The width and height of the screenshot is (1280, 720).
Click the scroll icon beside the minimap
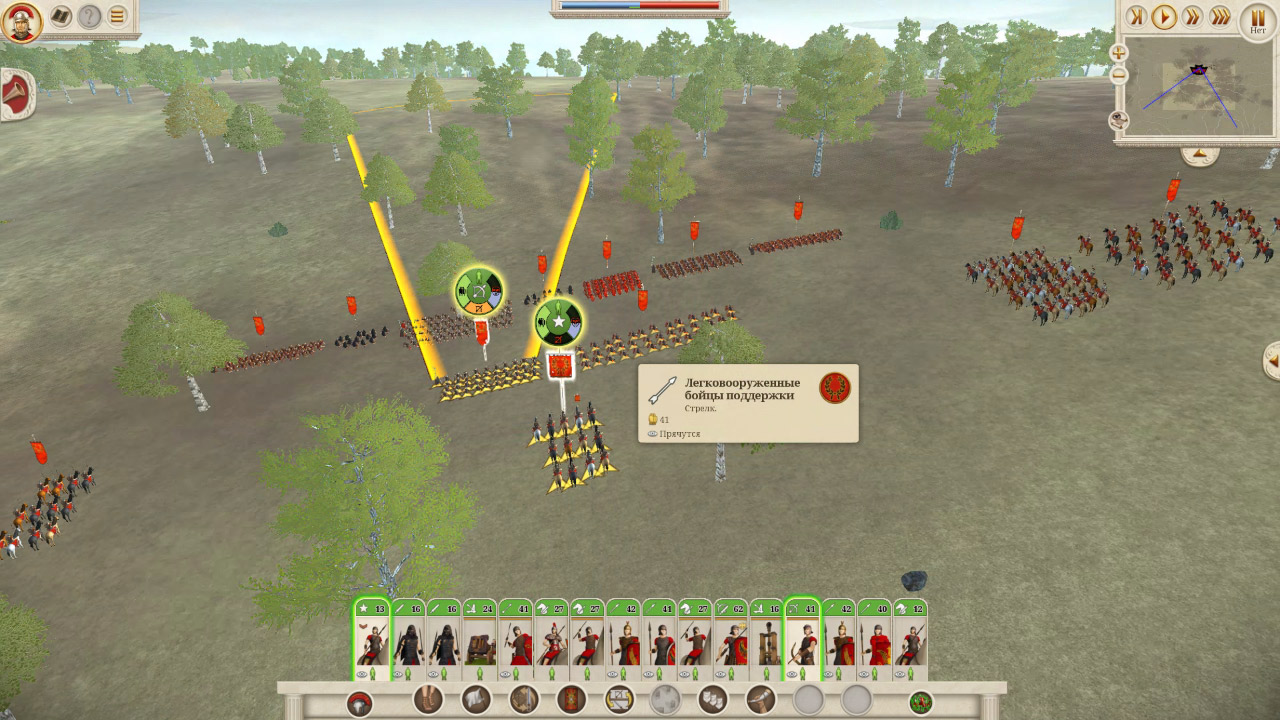[x=1119, y=120]
